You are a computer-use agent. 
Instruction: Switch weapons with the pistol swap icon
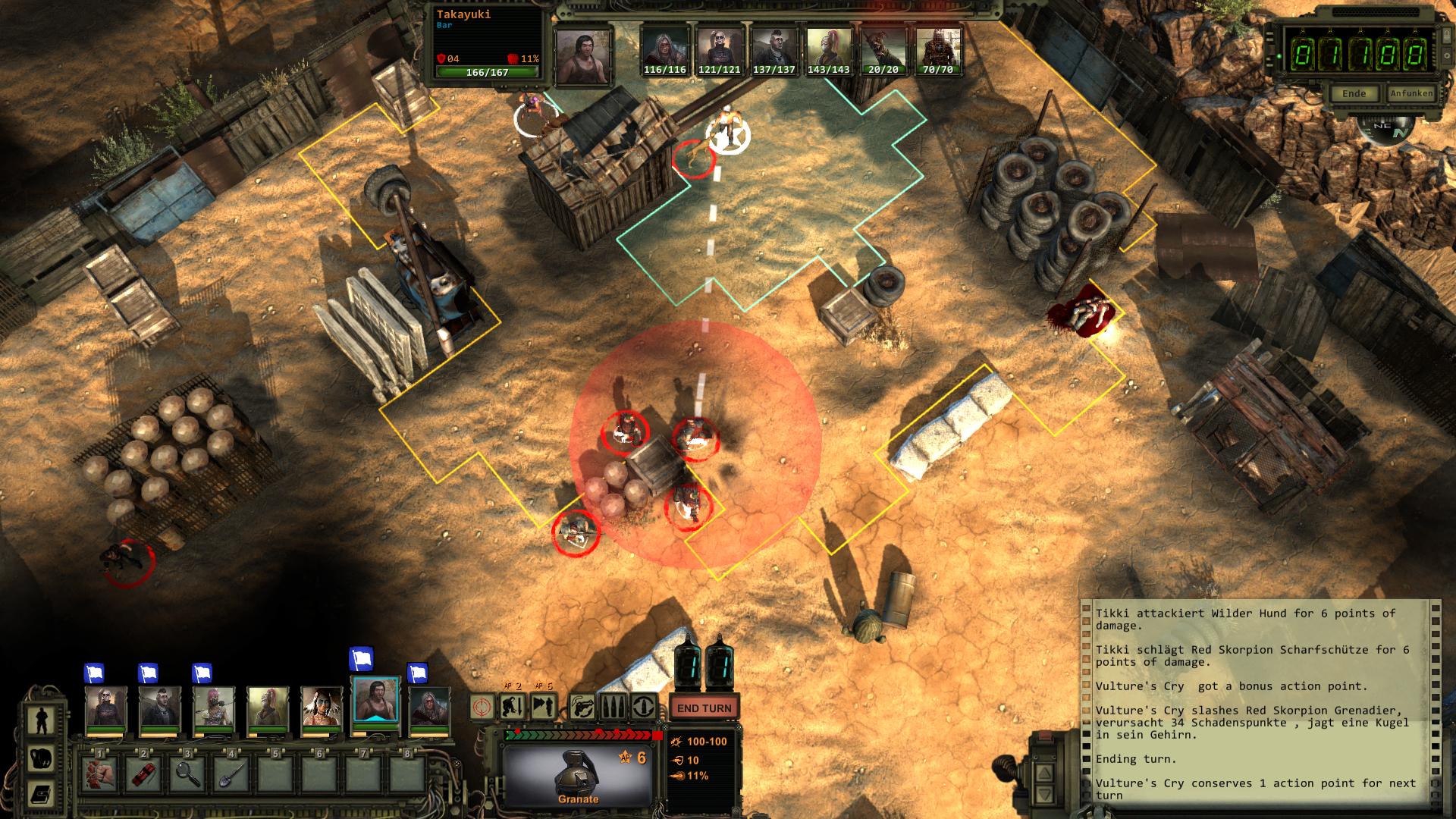[582, 708]
